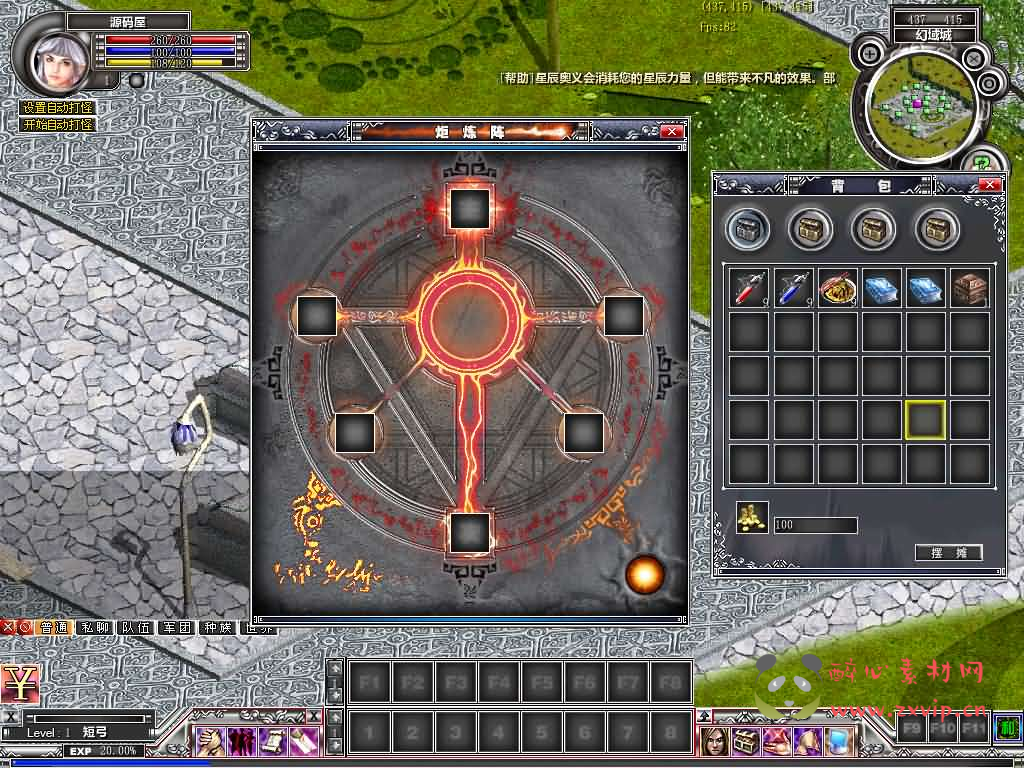The height and width of the screenshot is (768, 1024).
Task: Open the yuan currency shop icon
Action: (x=19, y=683)
